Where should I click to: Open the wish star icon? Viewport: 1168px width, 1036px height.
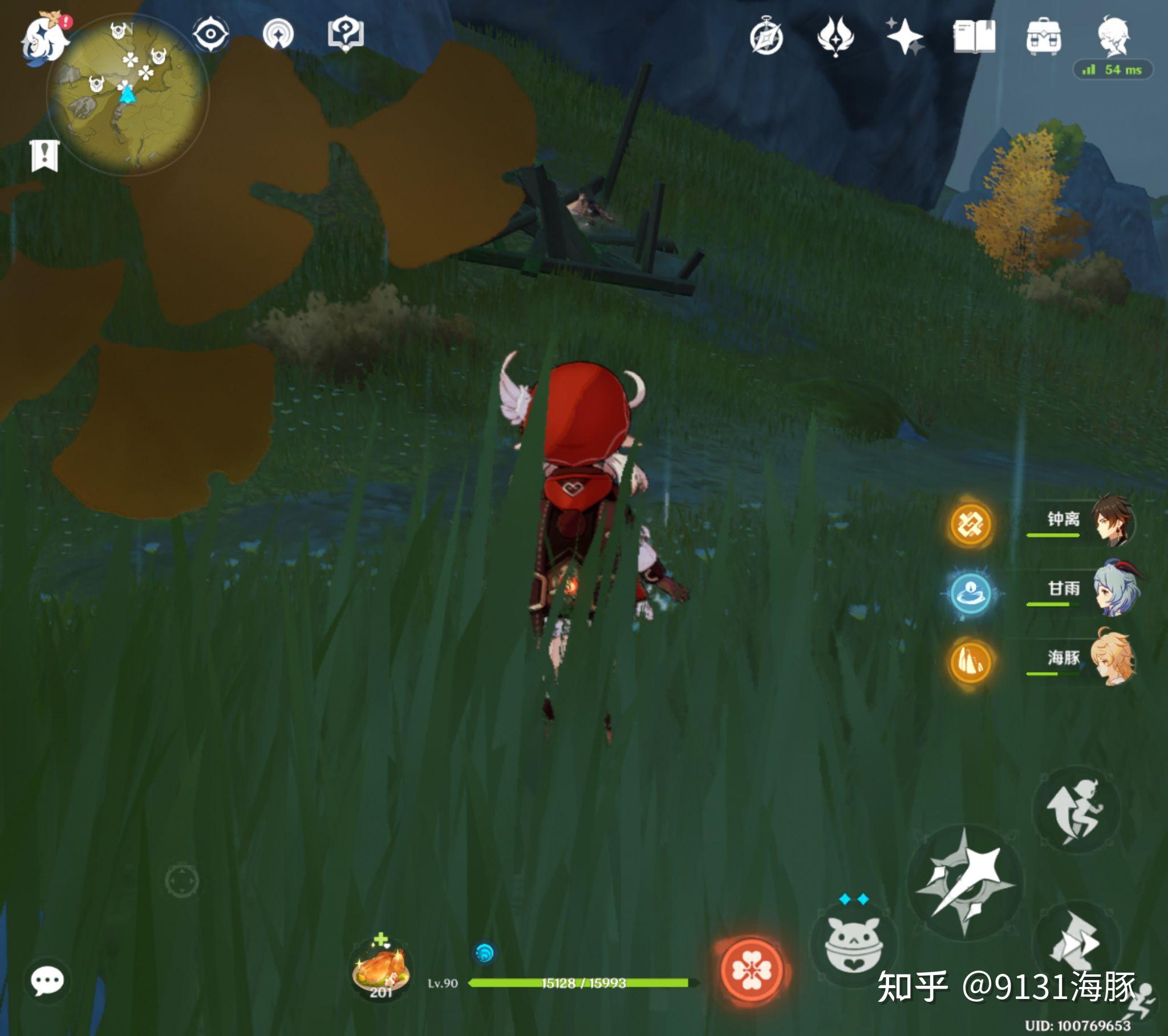tap(905, 36)
